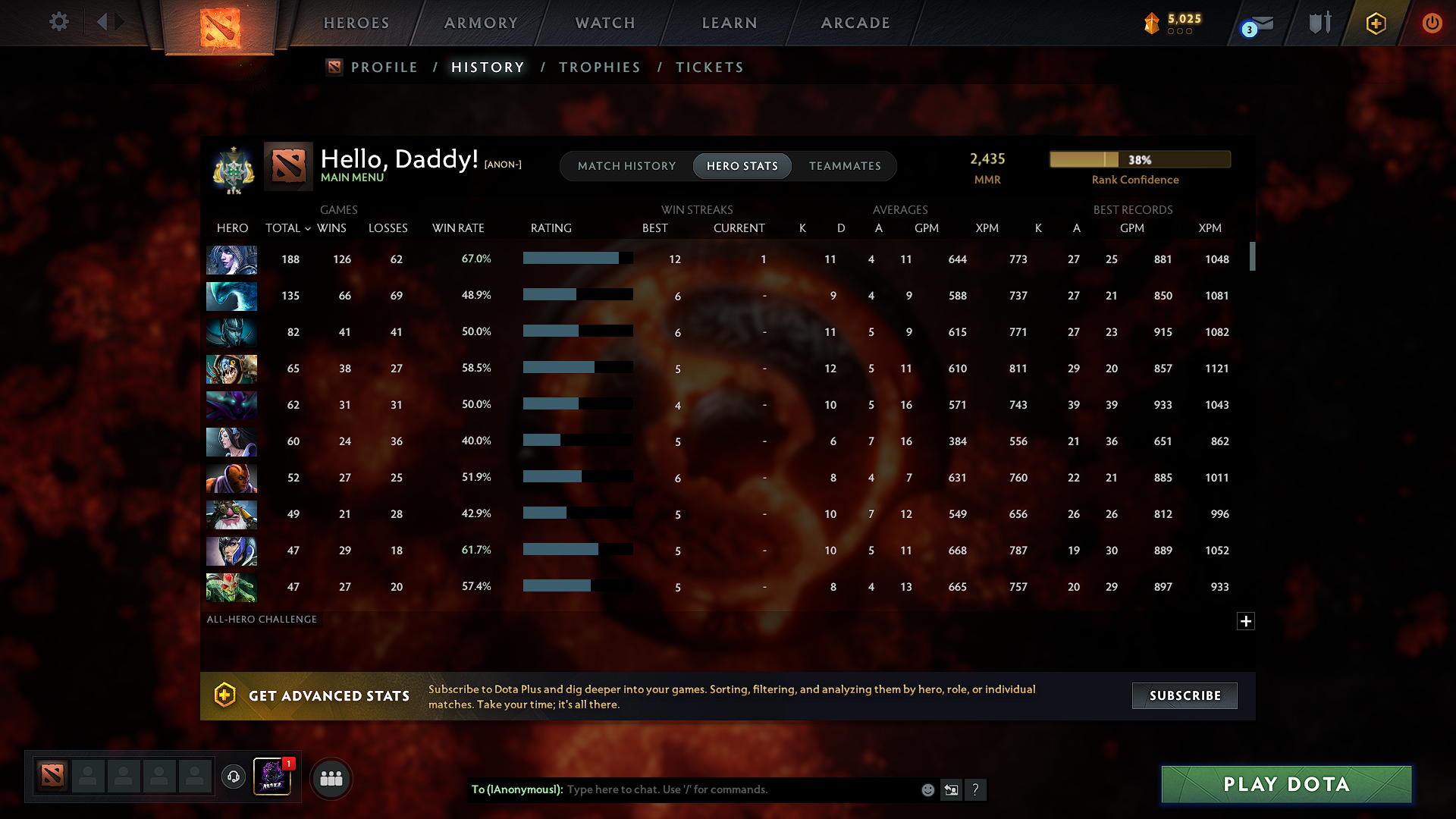
Task: Switch to the HERO STATS tab
Action: [742, 165]
